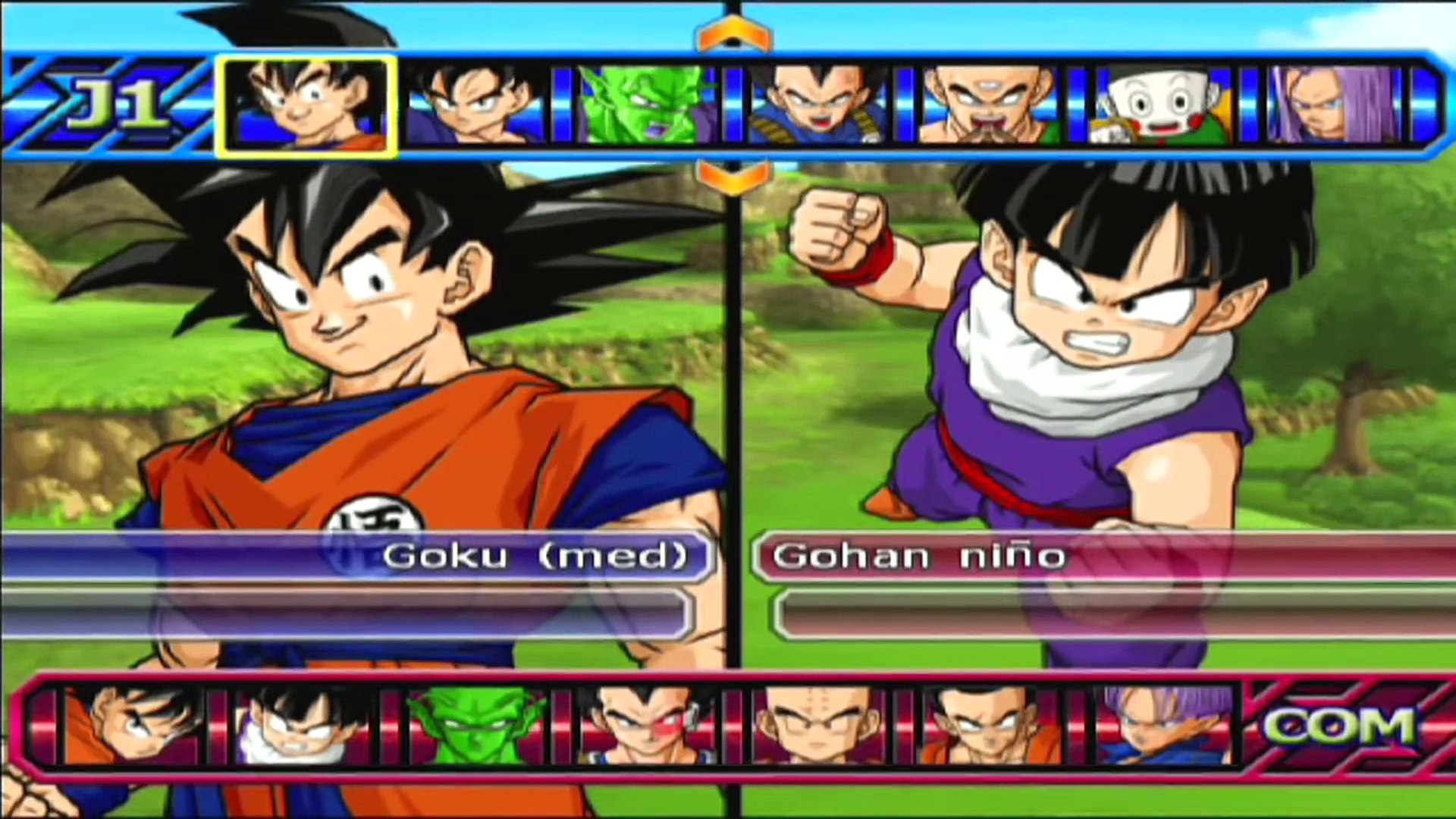Click the orange up arrow above the roster

point(733,36)
